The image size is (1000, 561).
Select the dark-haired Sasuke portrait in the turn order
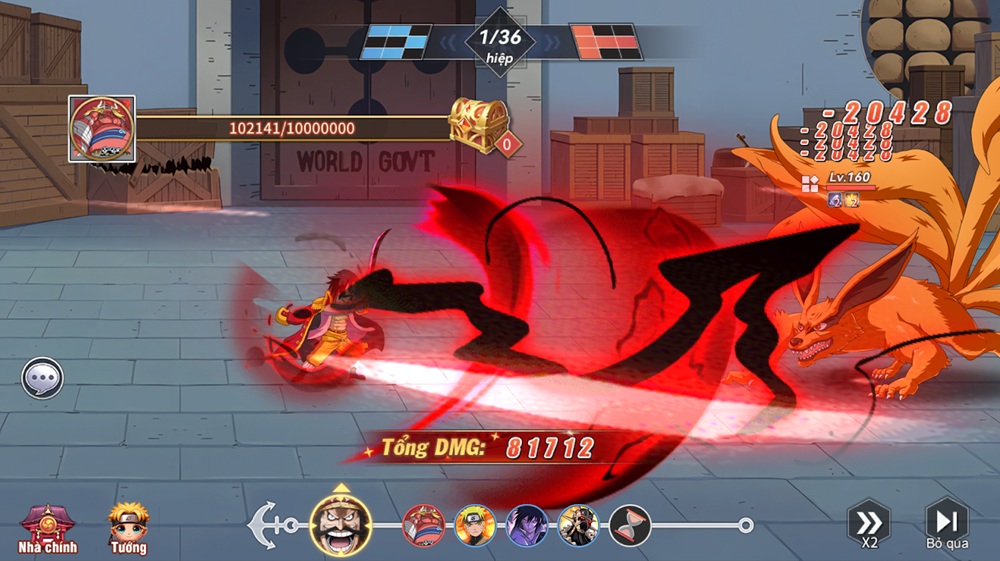click(527, 525)
